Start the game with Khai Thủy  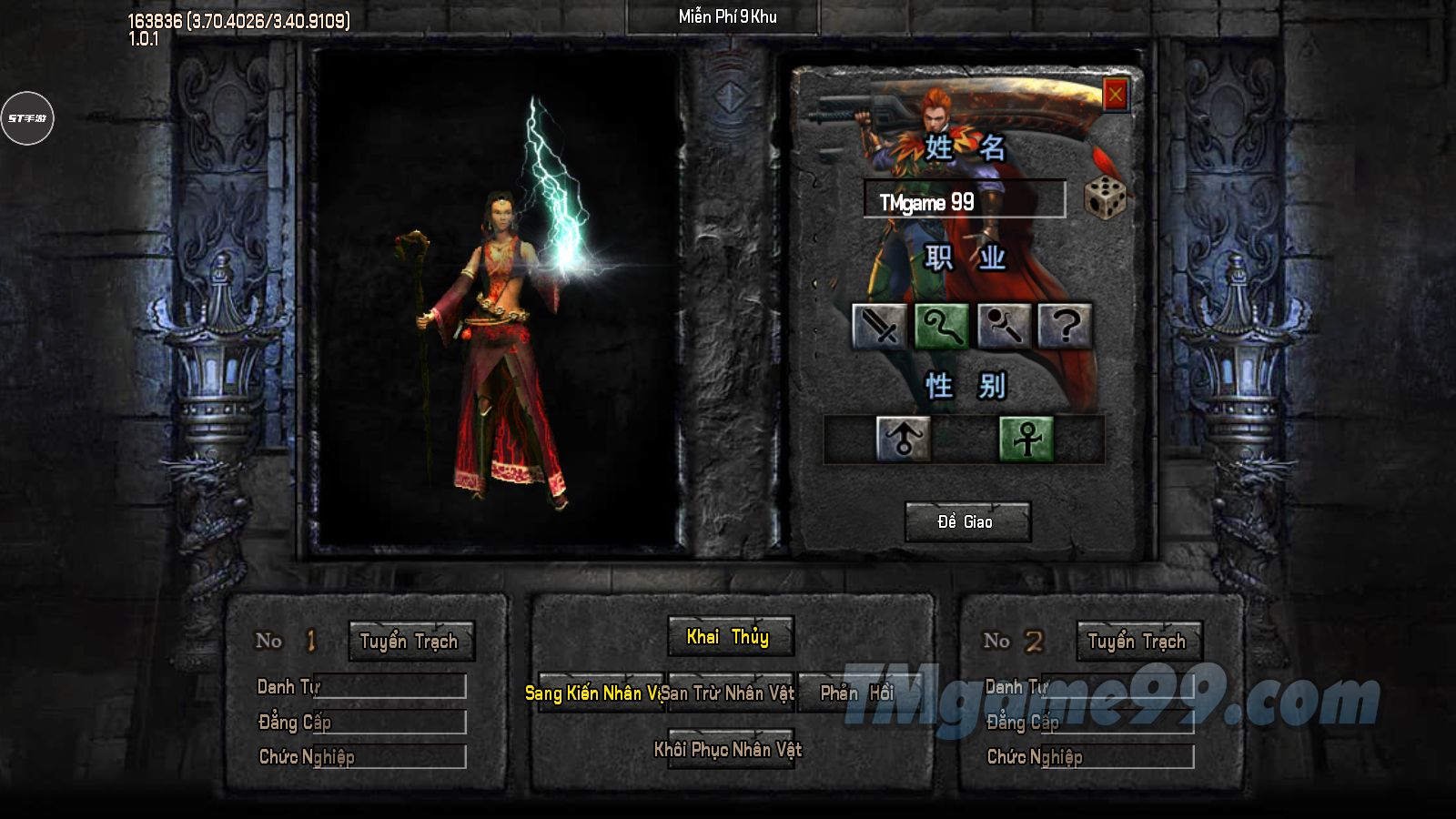[729, 637]
